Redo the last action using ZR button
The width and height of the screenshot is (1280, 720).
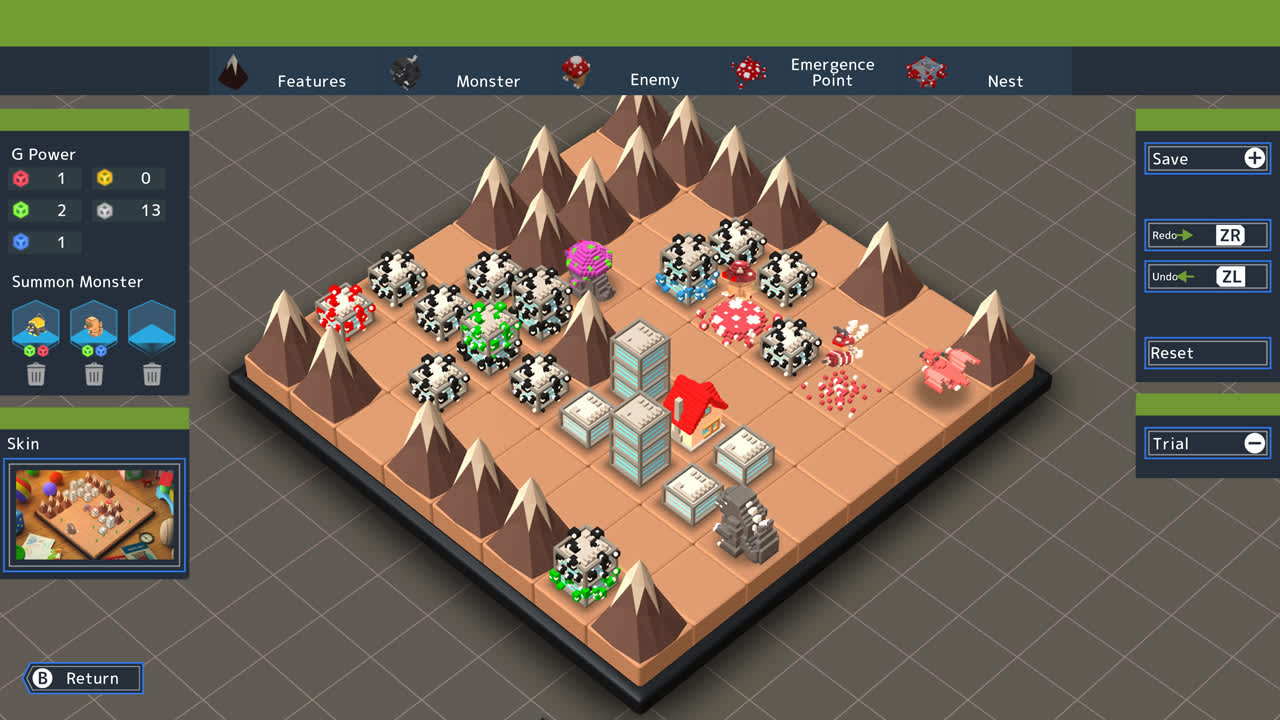(1206, 235)
